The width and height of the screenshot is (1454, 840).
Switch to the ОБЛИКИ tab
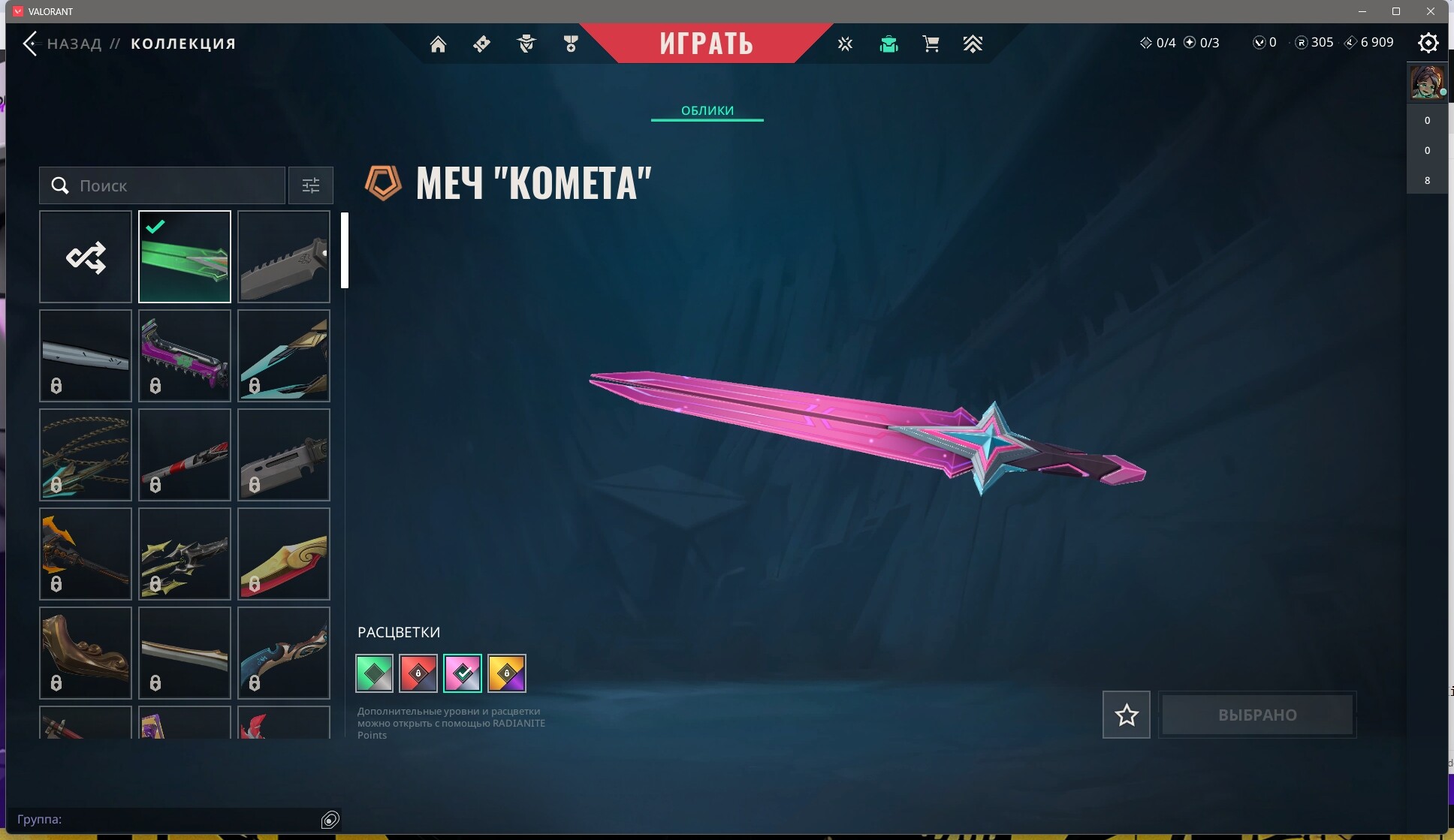pyautogui.click(x=706, y=110)
